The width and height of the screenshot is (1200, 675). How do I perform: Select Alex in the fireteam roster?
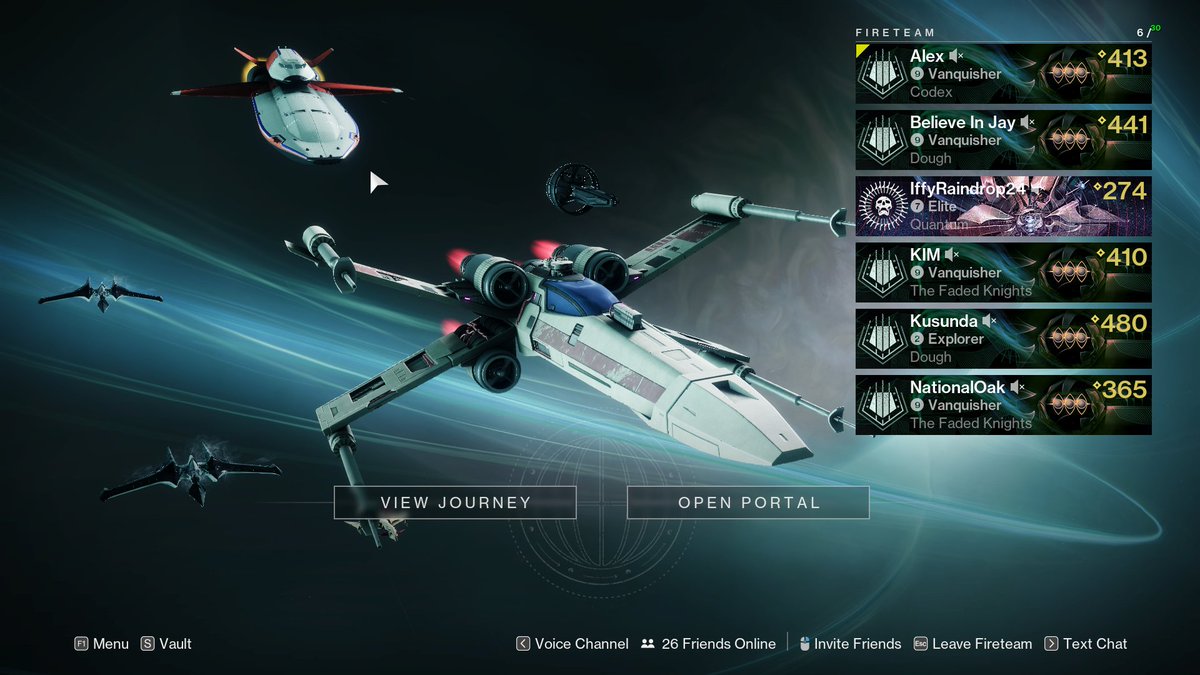coord(1003,74)
